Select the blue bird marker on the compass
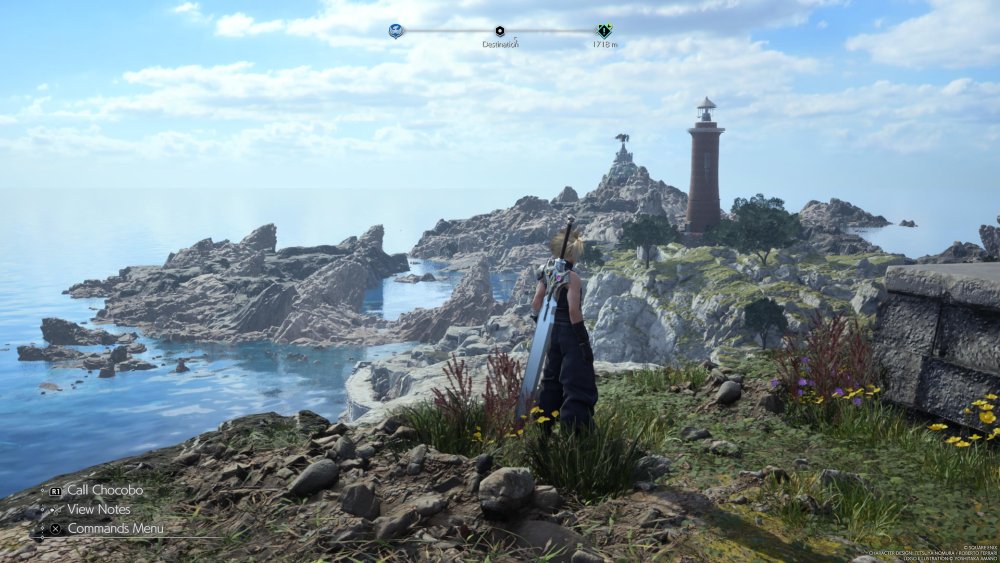 point(396,31)
